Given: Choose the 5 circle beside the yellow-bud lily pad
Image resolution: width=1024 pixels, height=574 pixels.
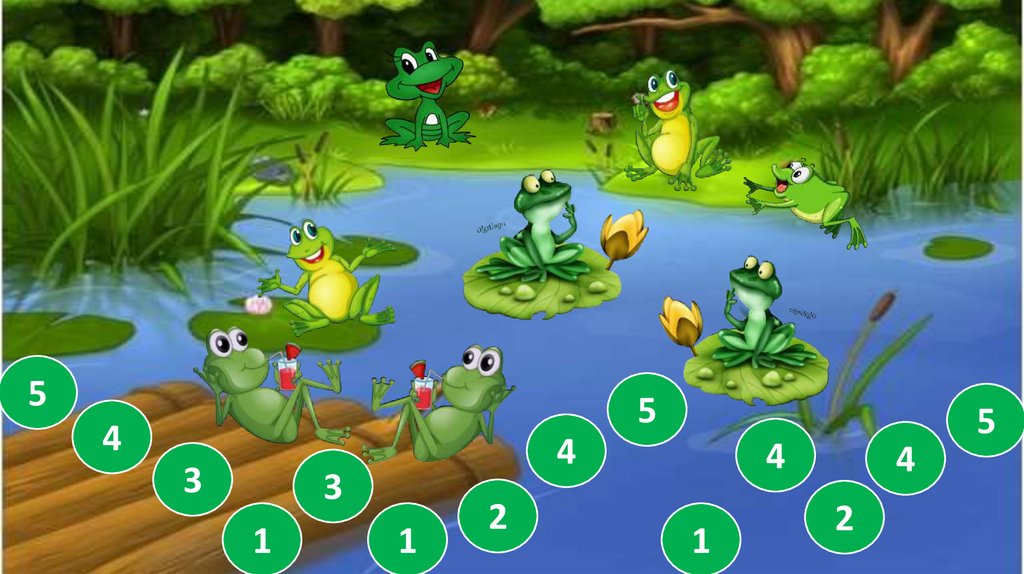Looking at the screenshot, I should (x=647, y=410).
